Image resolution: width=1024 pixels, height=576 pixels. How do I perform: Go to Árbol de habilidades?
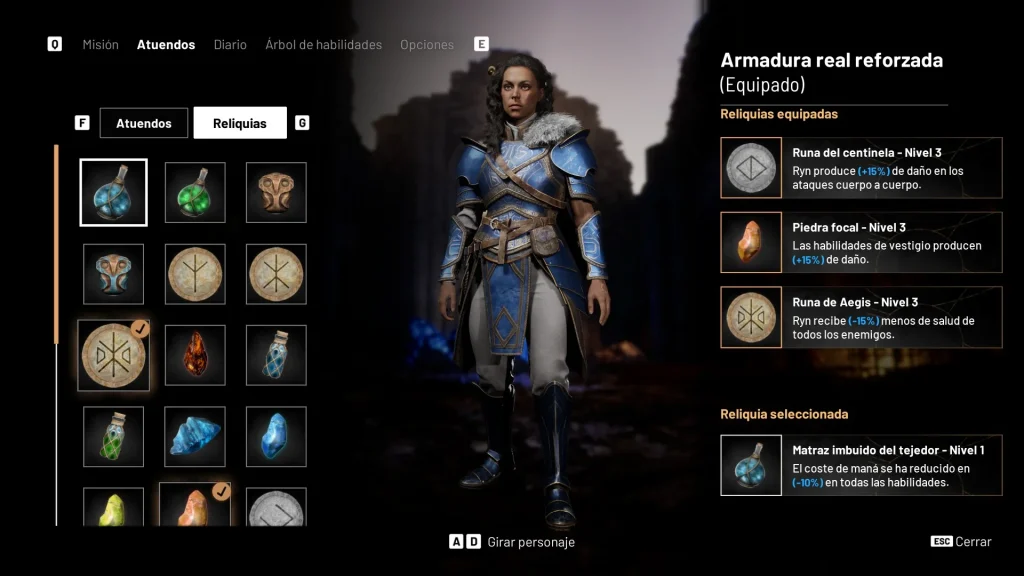pyautogui.click(x=323, y=45)
